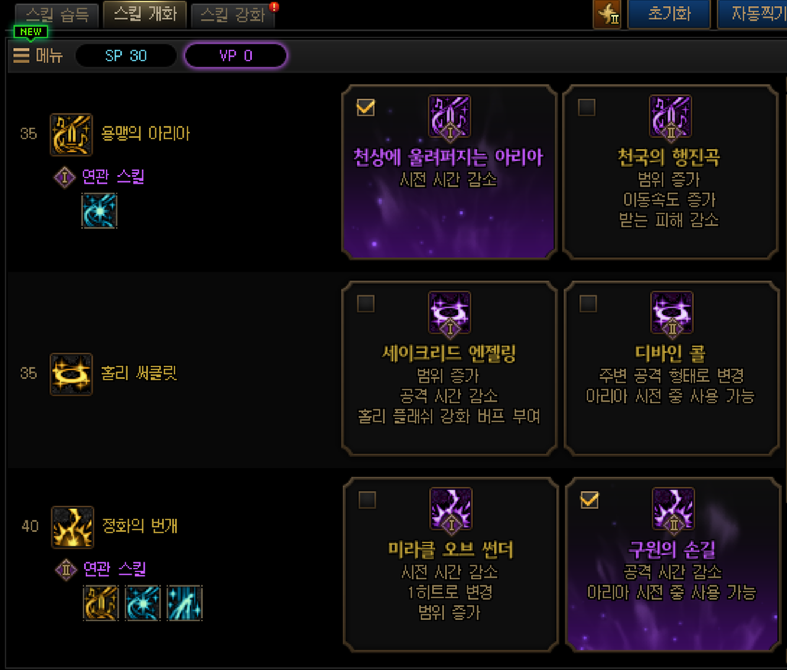Choose the 정화의 번개 skill icon
The image size is (787, 670).
[71, 526]
